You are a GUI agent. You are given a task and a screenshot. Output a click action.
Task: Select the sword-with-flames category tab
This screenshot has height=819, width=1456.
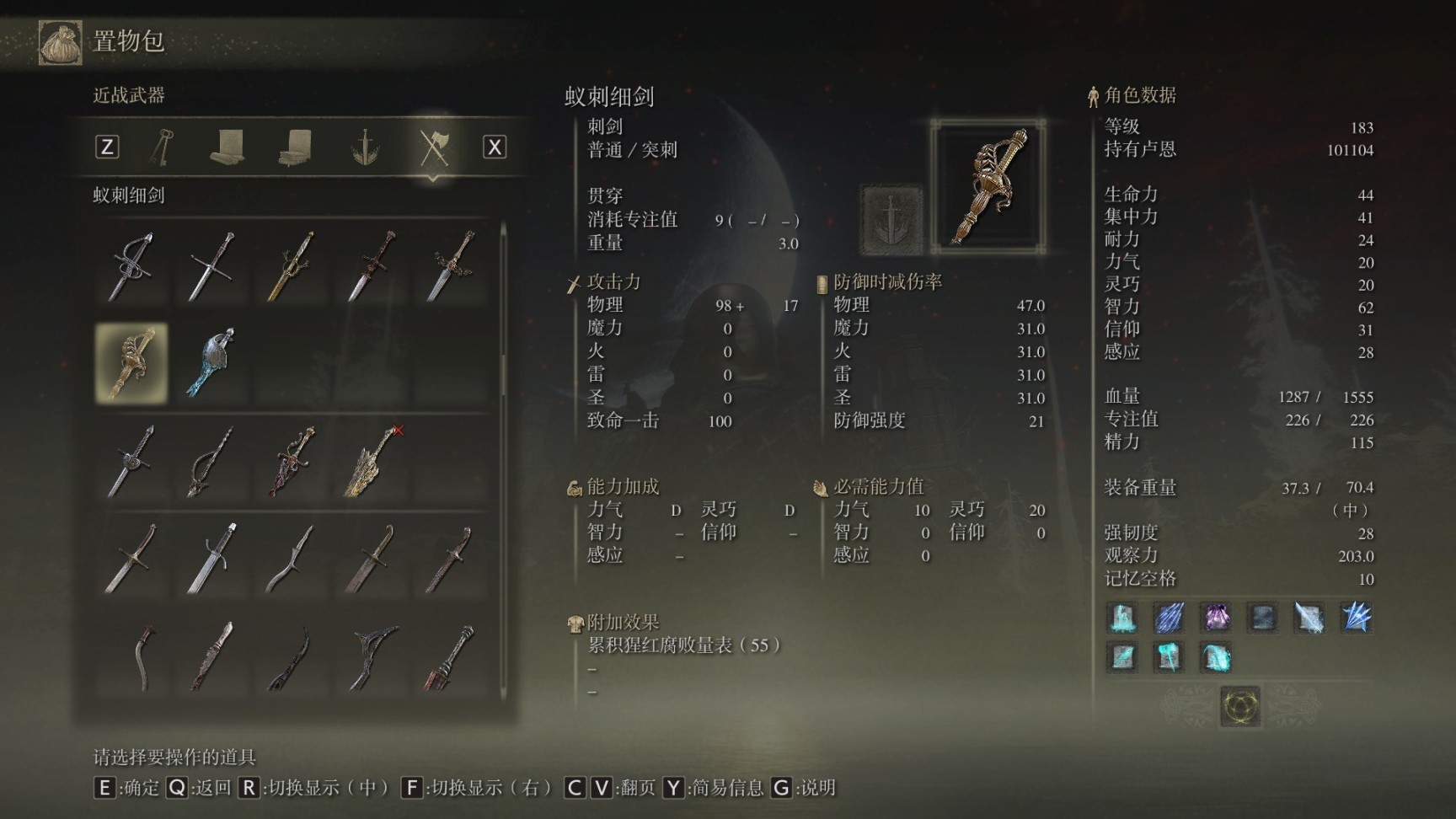click(365, 147)
